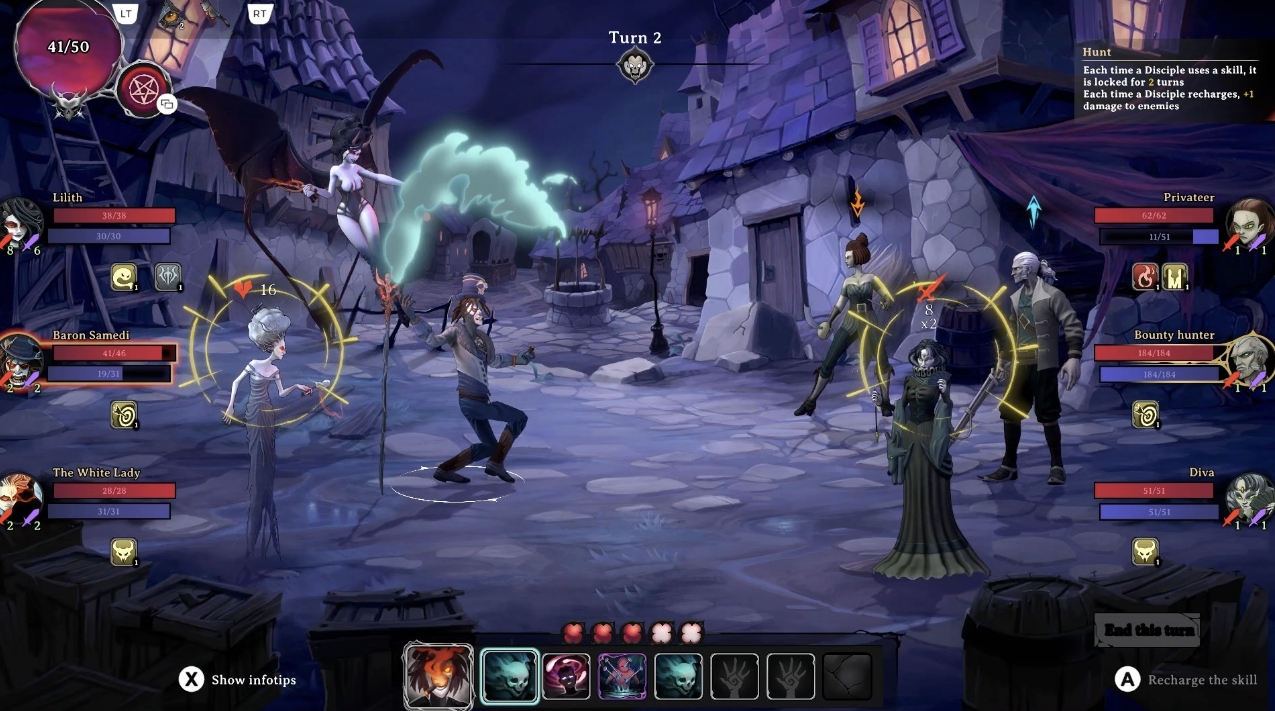Inspect Baron Samedi's target status icon
1275x711 pixels.
[124, 414]
